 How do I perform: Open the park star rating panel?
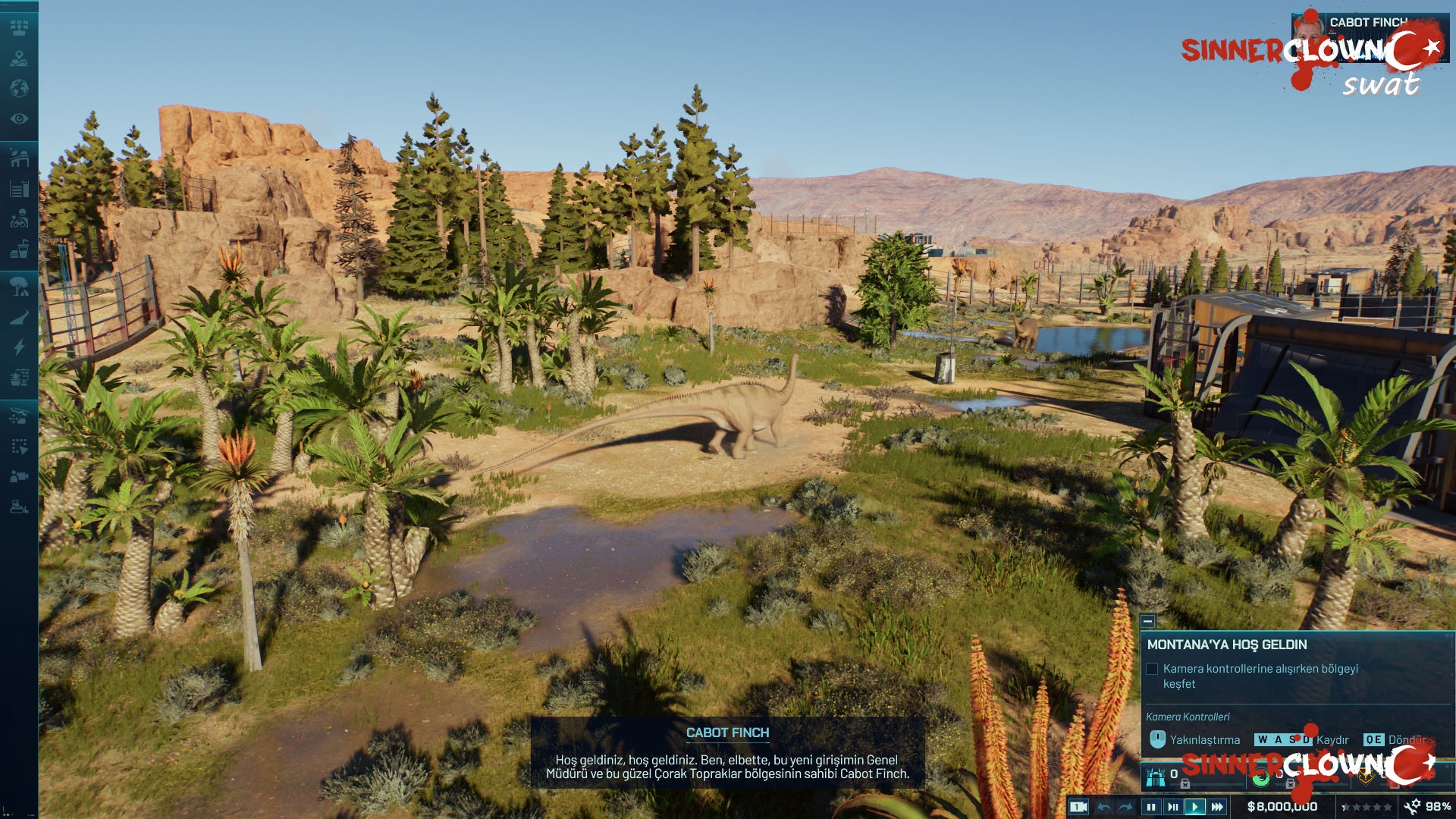[1367, 807]
